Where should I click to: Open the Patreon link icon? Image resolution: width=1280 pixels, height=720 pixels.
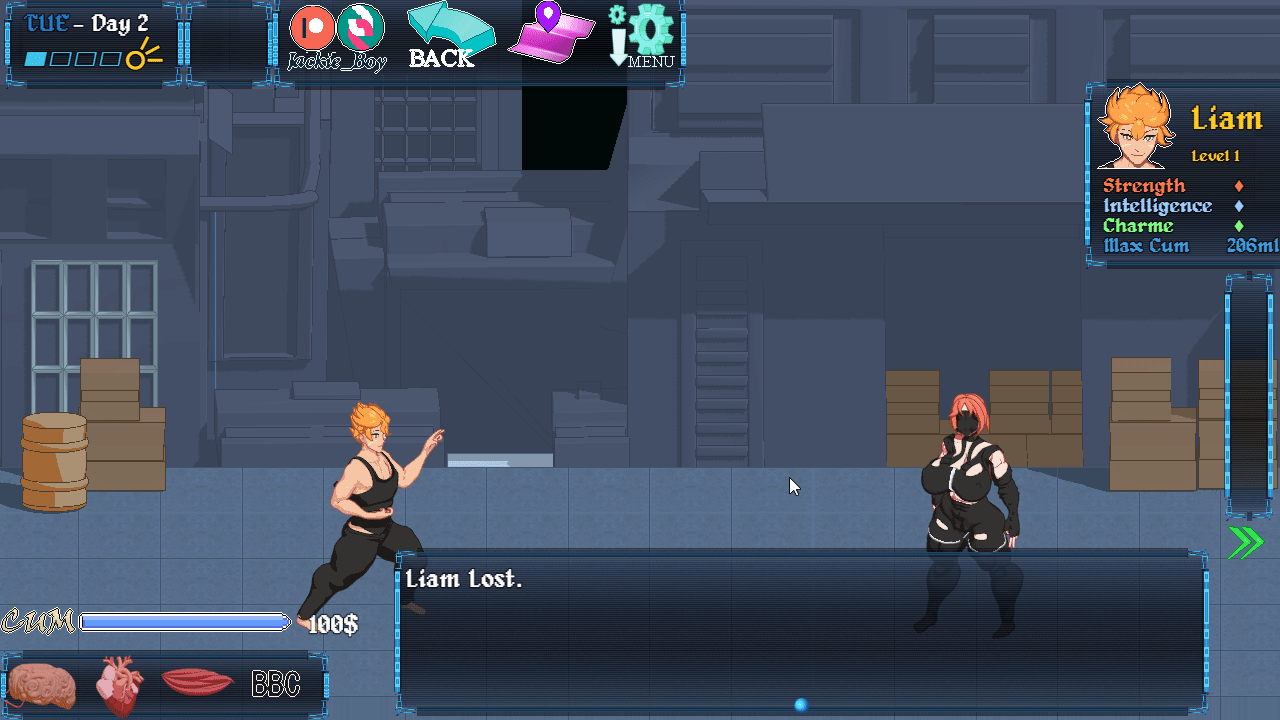pyautogui.click(x=313, y=27)
